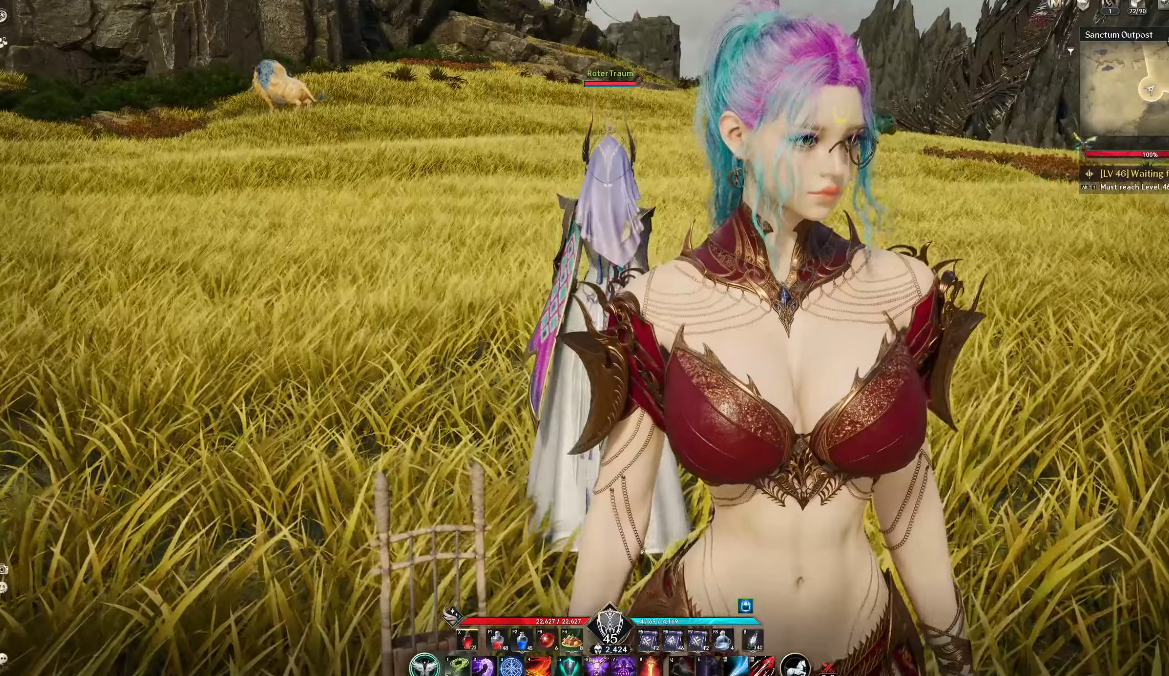The width and height of the screenshot is (1169, 676).
Task: Use the round glass flask item
Action: (x=722, y=640)
